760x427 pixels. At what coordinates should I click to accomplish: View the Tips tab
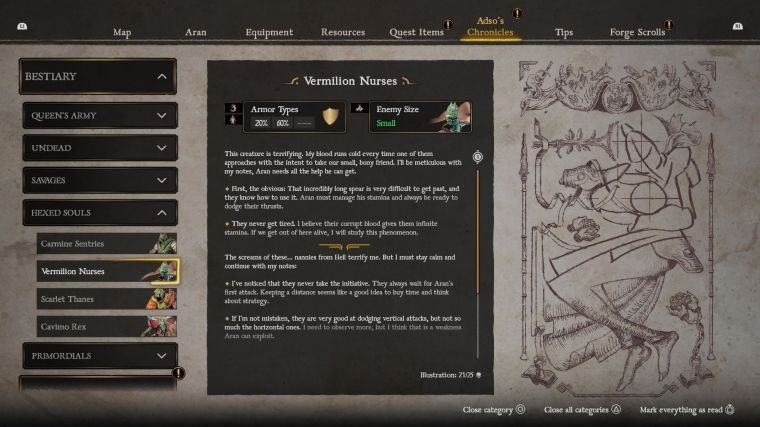(x=564, y=32)
